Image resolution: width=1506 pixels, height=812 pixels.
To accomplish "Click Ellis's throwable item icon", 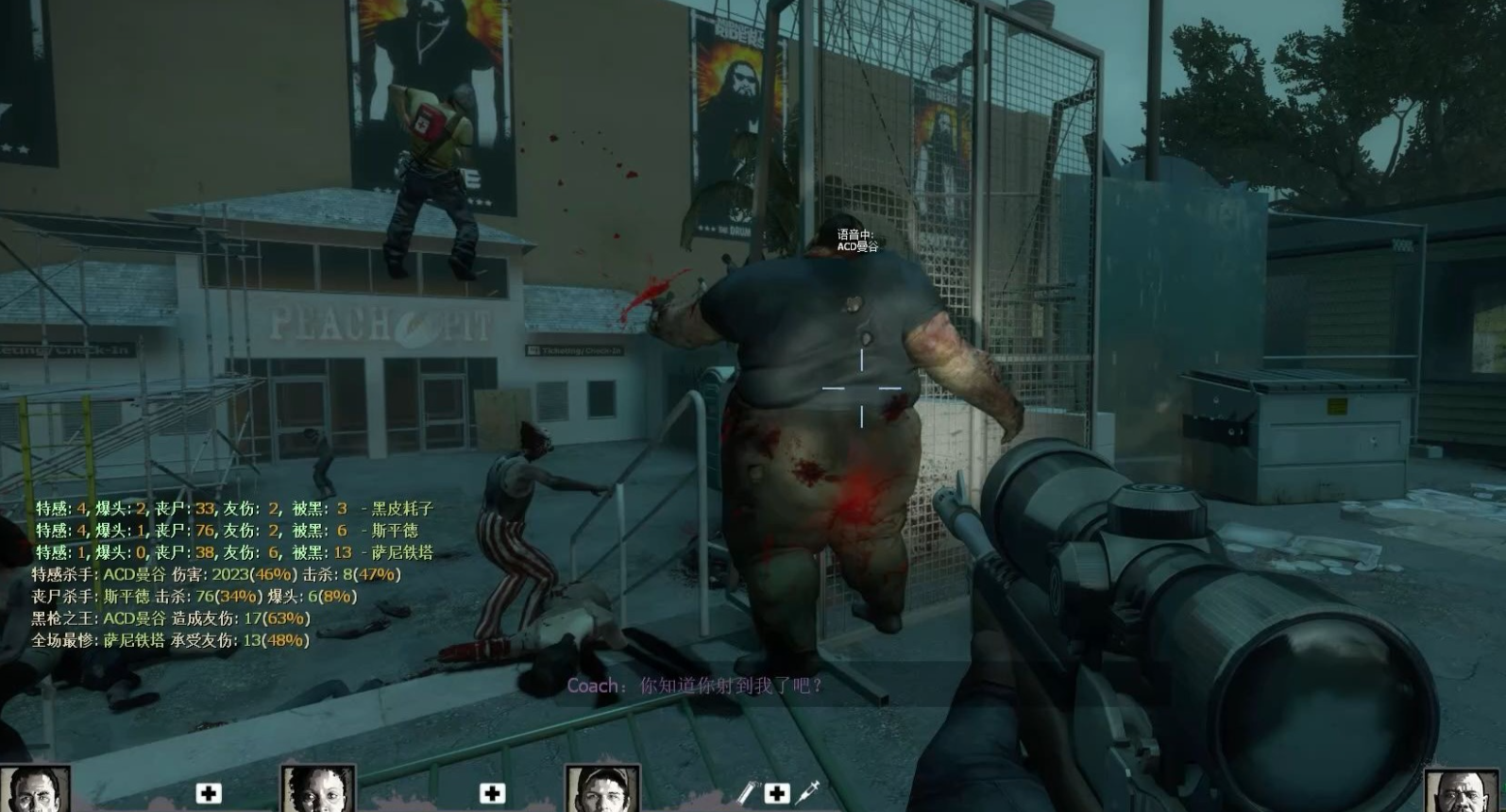I will [746, 793].
